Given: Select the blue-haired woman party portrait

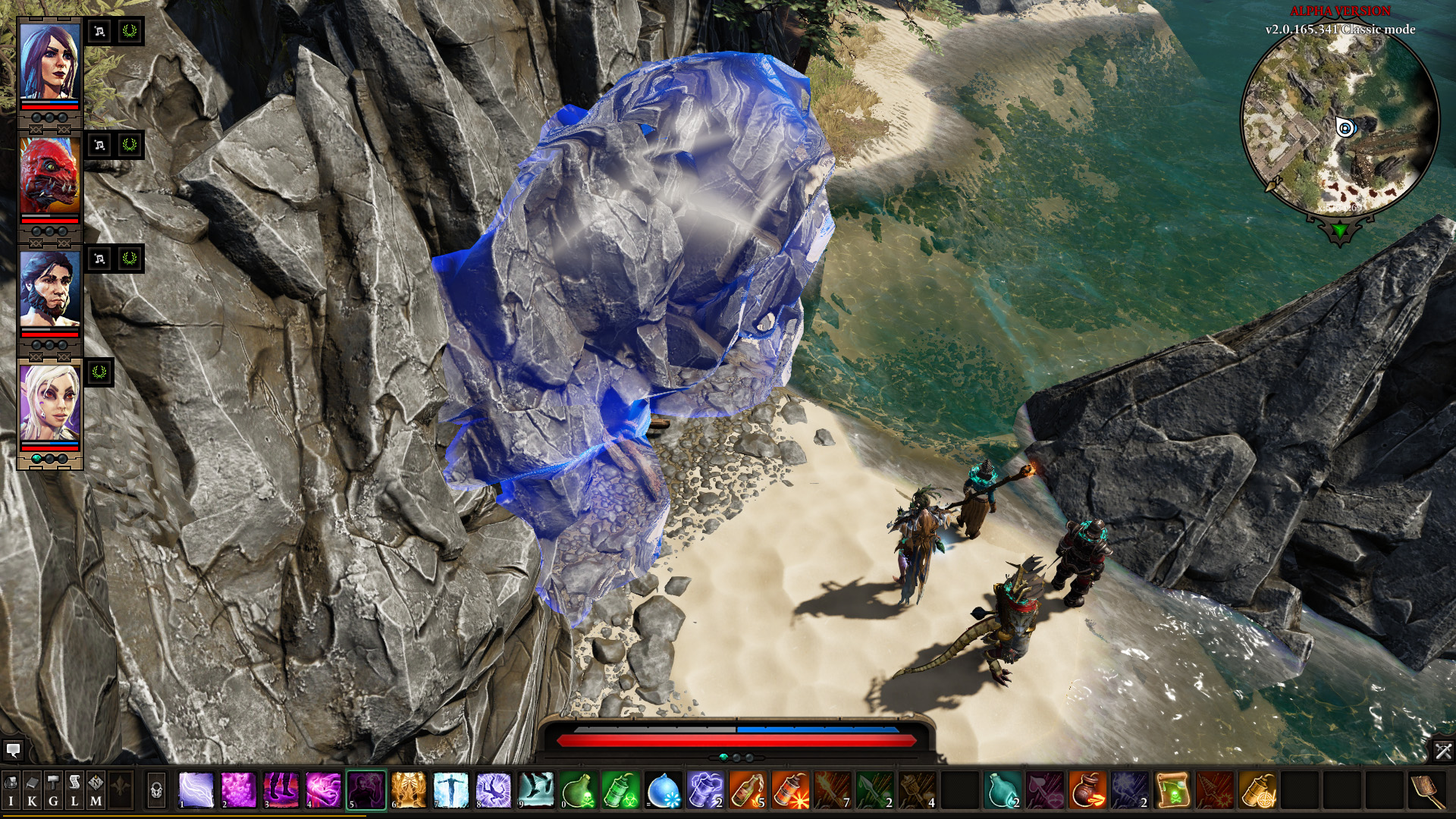Looking at the screenshot, I should click(49, 61).
